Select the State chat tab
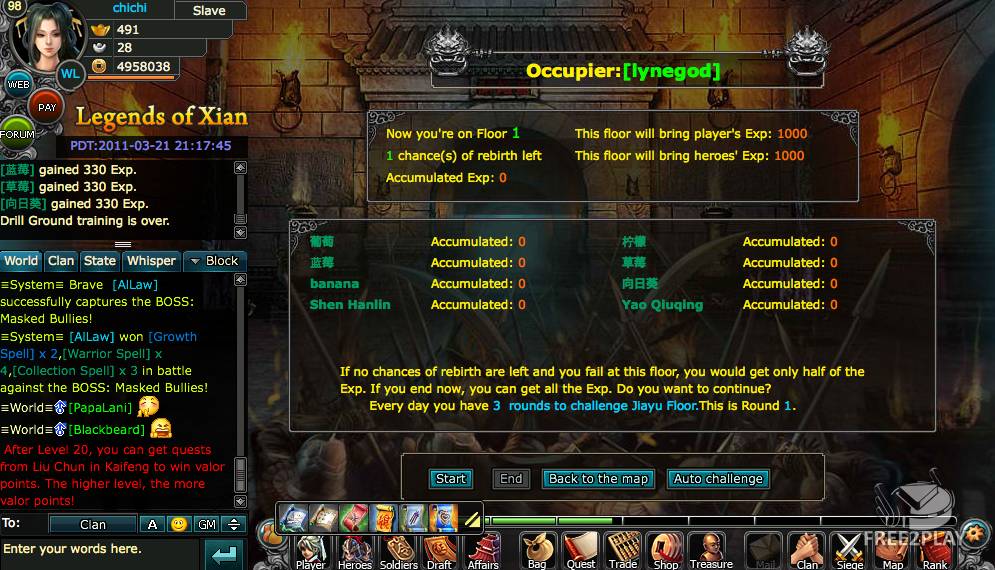This screenshot has height=570, width=995. (99, 261)
